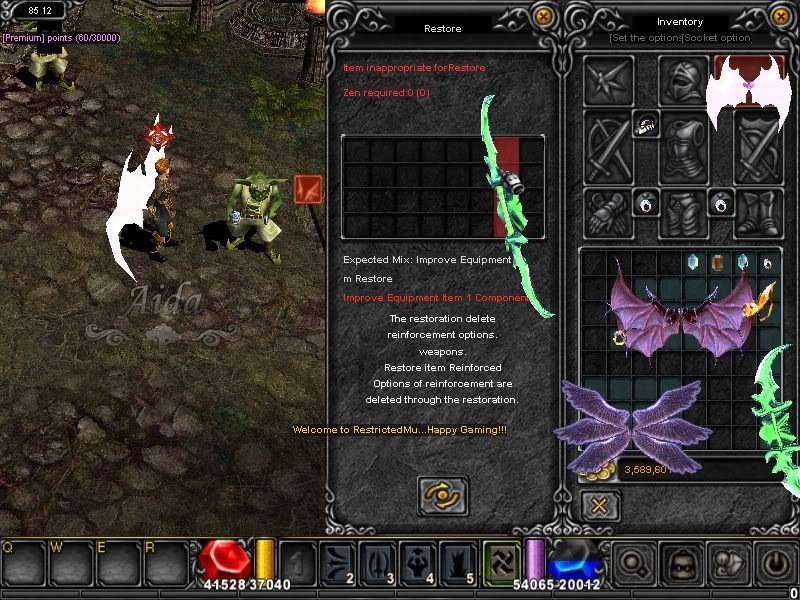Screen dimensions: 800x600
Task: Select the orange gem in inventory
Action: (717, 262)
